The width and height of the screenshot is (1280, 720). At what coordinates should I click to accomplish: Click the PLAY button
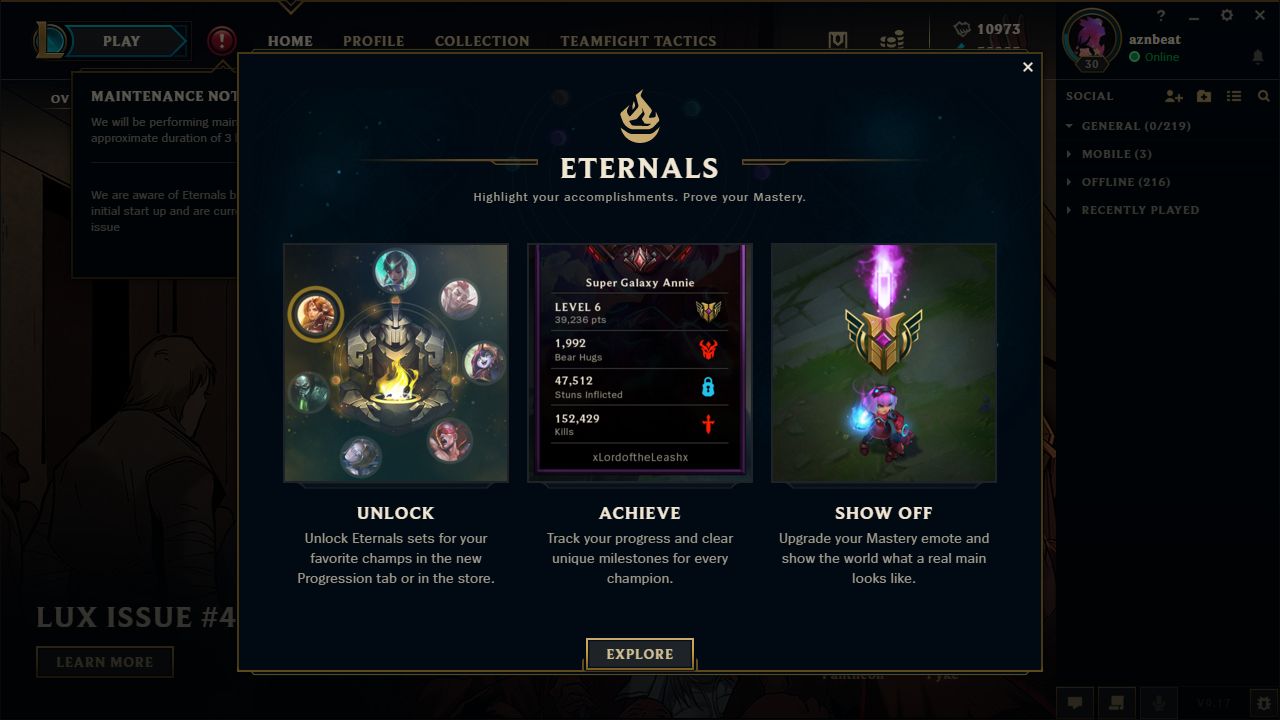pyautogui.click(x=120, y=41)
